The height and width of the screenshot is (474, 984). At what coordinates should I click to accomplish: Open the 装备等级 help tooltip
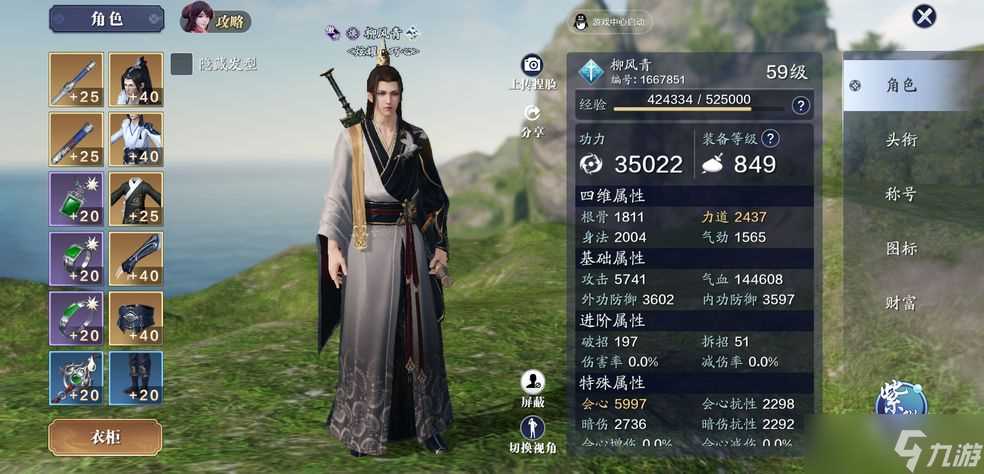coord(771,139)
